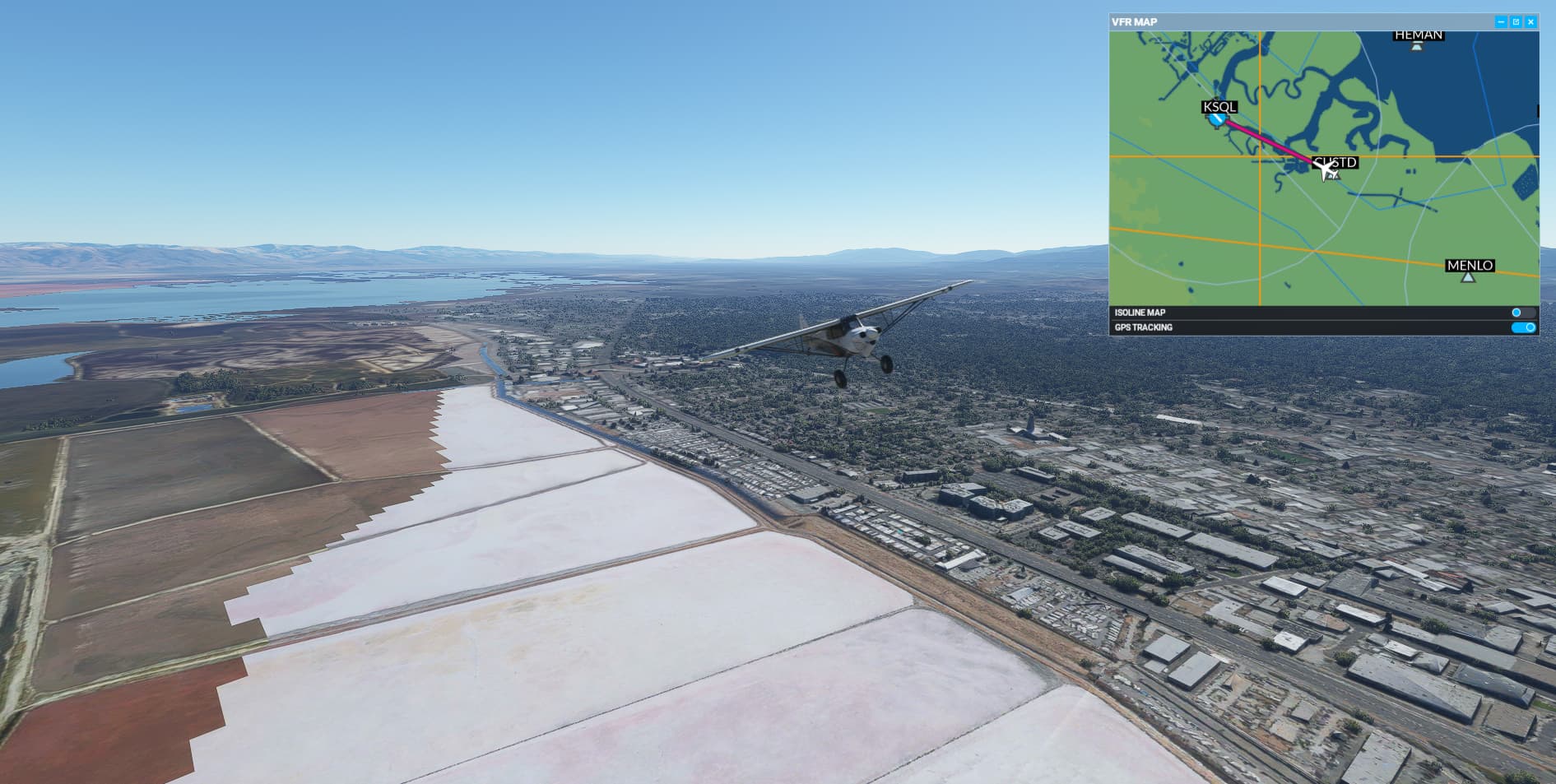Turn off GPS Tracking toggle
Viewport: 1556px width, 784px height.
click(1523, 327)
